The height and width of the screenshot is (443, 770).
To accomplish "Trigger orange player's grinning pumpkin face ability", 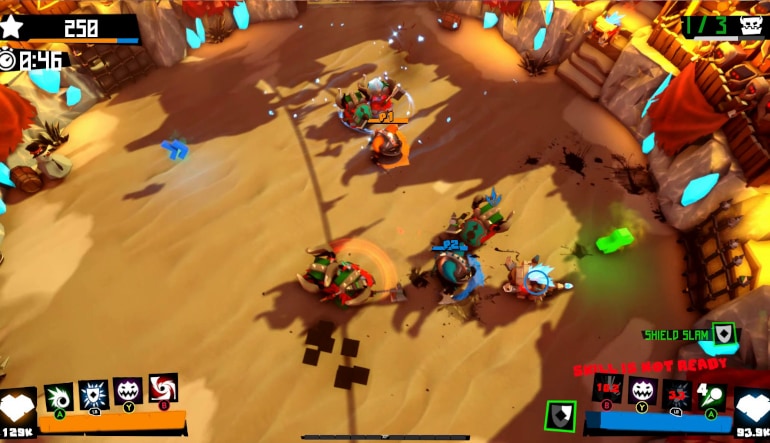I will pos(128,391).
